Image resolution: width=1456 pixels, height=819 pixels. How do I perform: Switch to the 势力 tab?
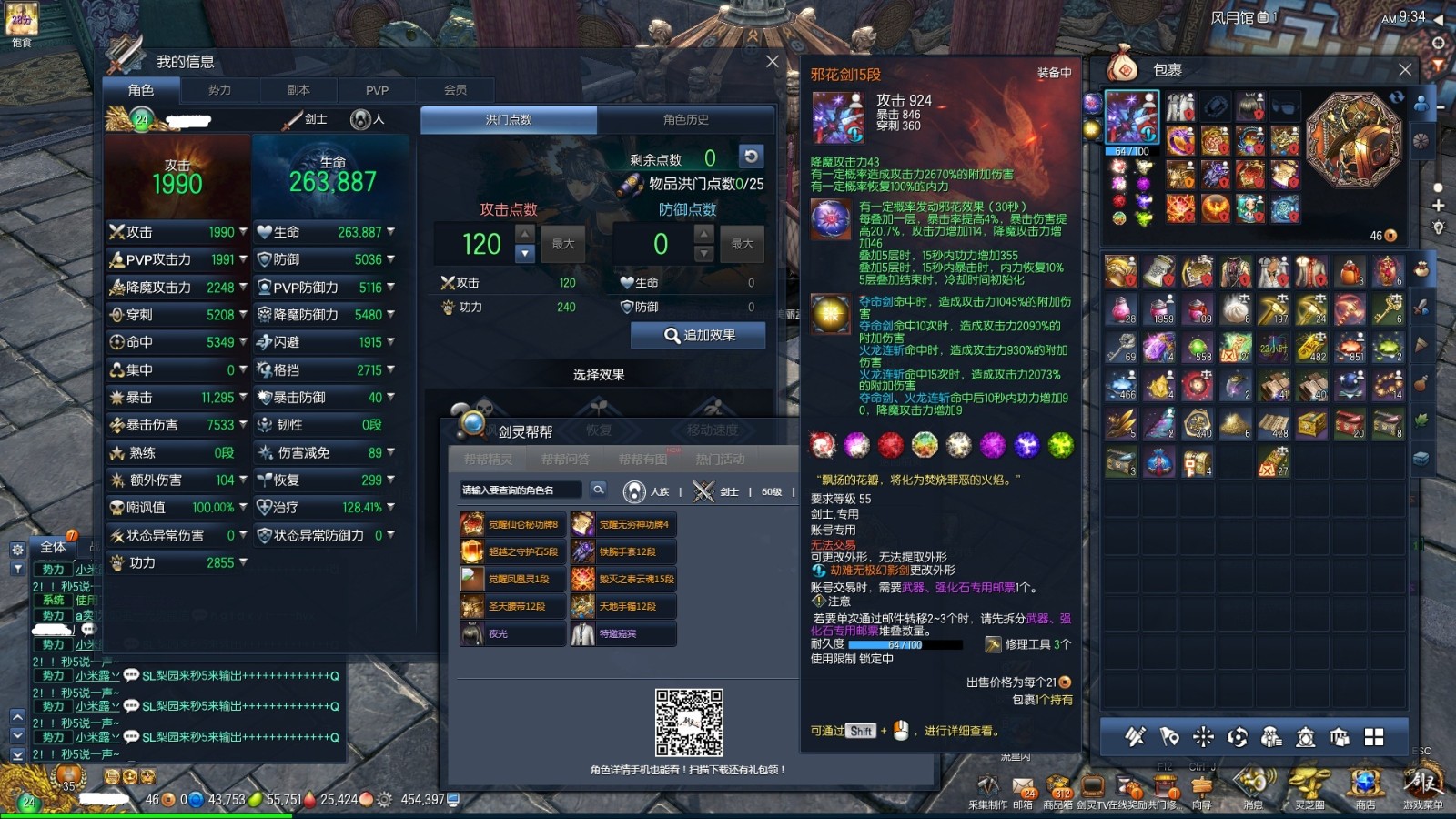pos(219,90)
